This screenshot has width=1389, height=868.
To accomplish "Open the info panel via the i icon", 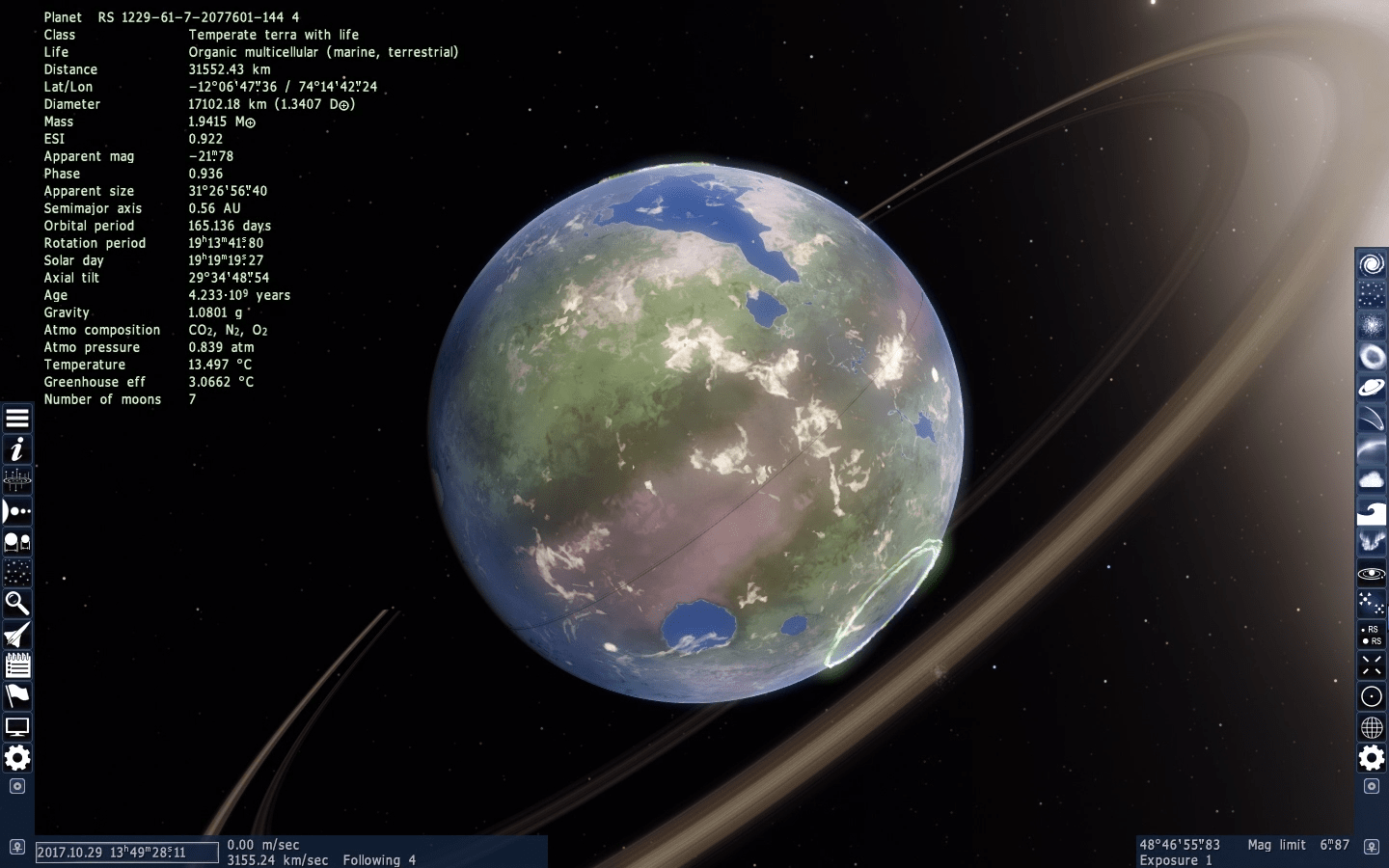I will 17,448.
